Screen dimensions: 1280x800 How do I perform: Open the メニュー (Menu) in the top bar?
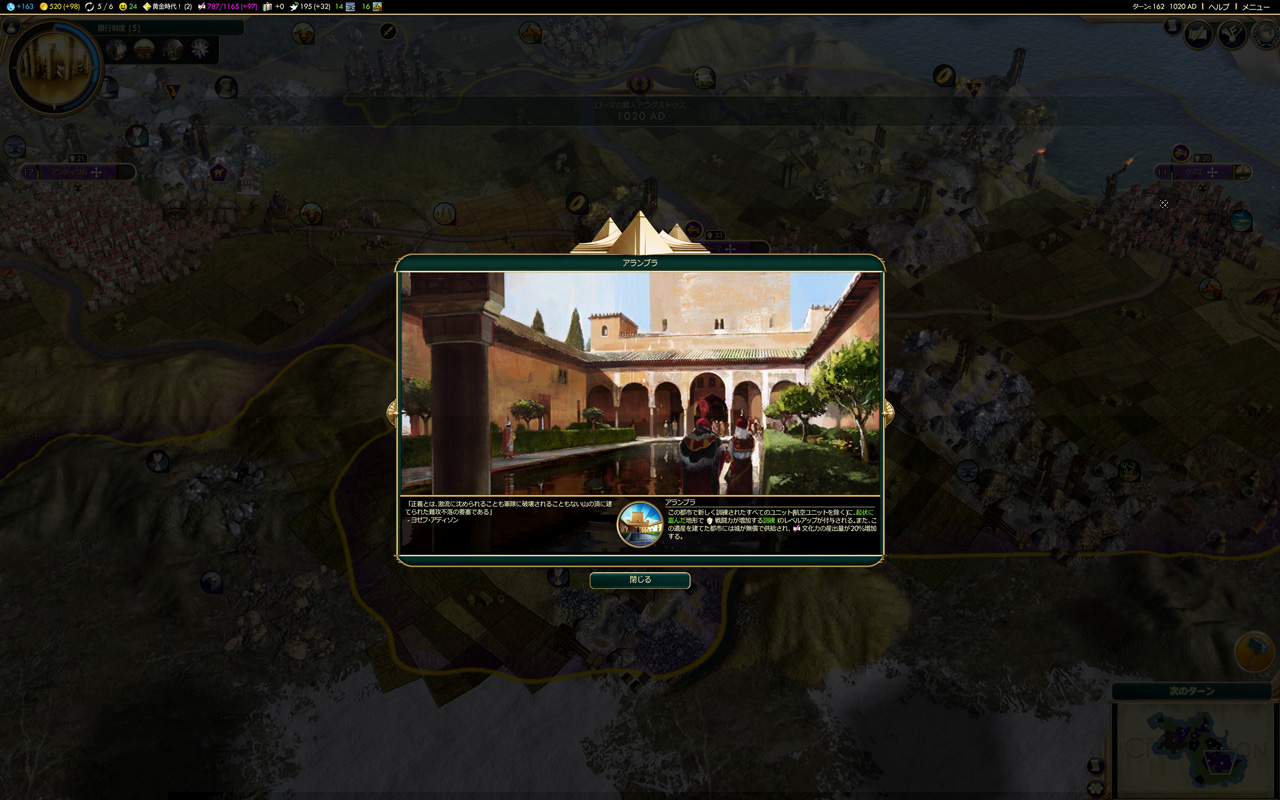tap(1255, 6)
